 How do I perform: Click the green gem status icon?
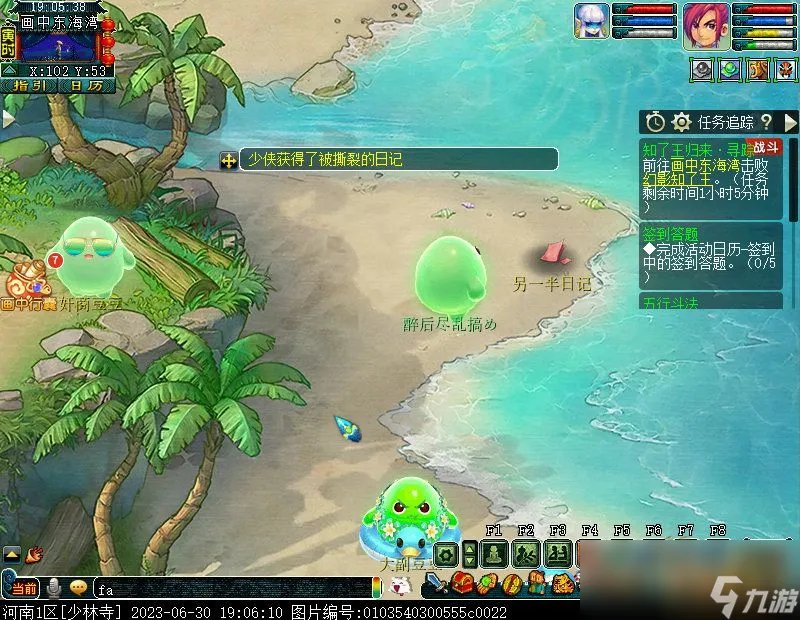pyautogui.click(x=730, y=70)
